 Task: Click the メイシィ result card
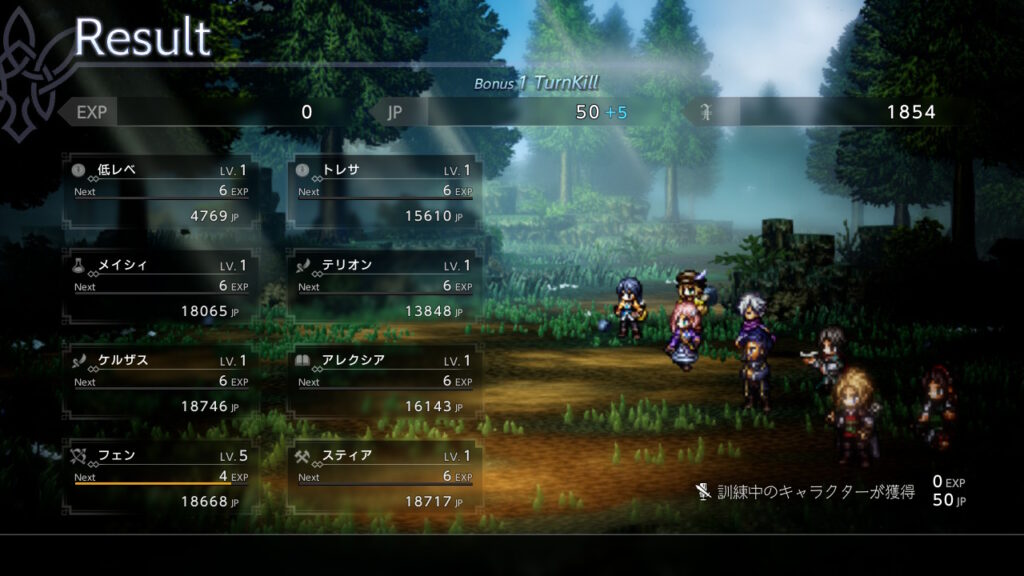point(160,287)
